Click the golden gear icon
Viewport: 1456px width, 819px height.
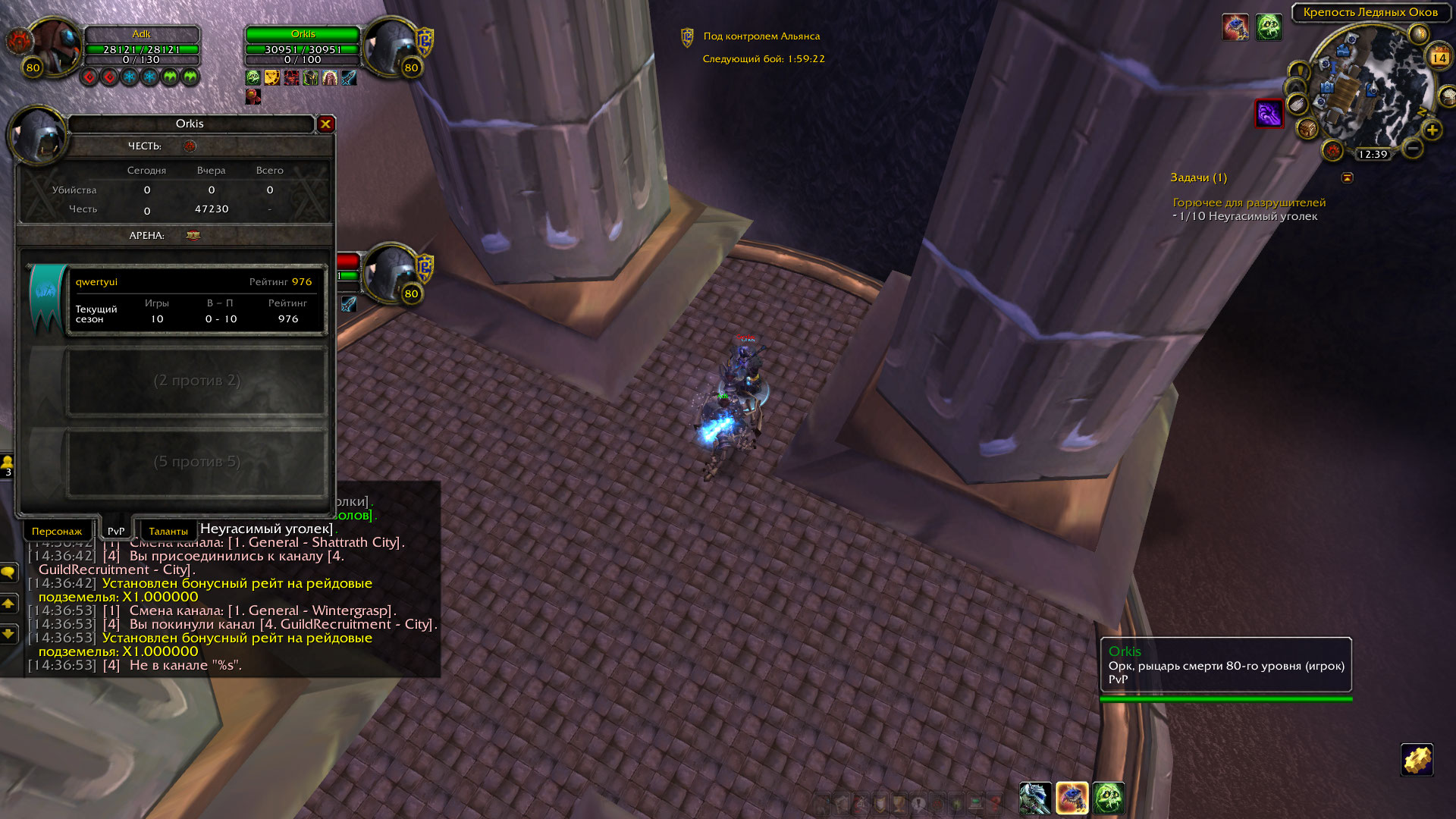click(x=1416, y=760)
